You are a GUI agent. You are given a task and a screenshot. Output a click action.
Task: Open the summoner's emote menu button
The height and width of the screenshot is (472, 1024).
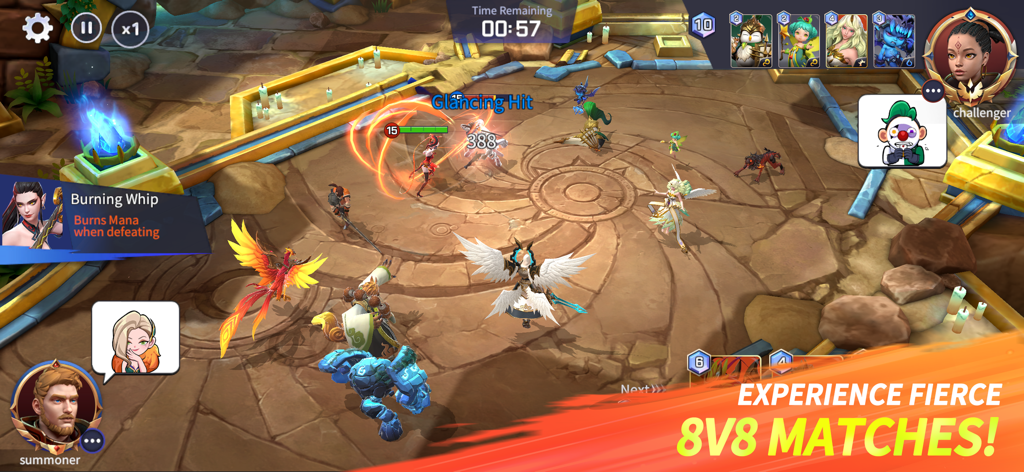pos(93,440)
